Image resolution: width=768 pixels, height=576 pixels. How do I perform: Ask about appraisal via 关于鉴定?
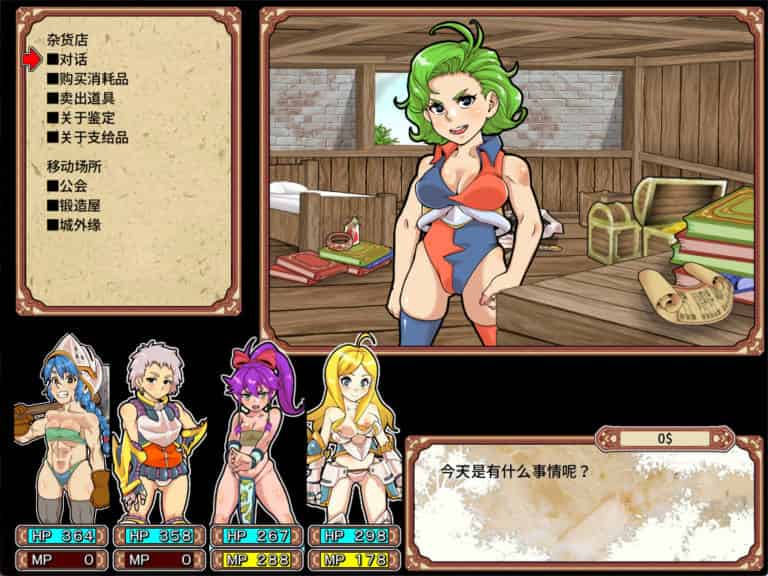click(80, 118)
